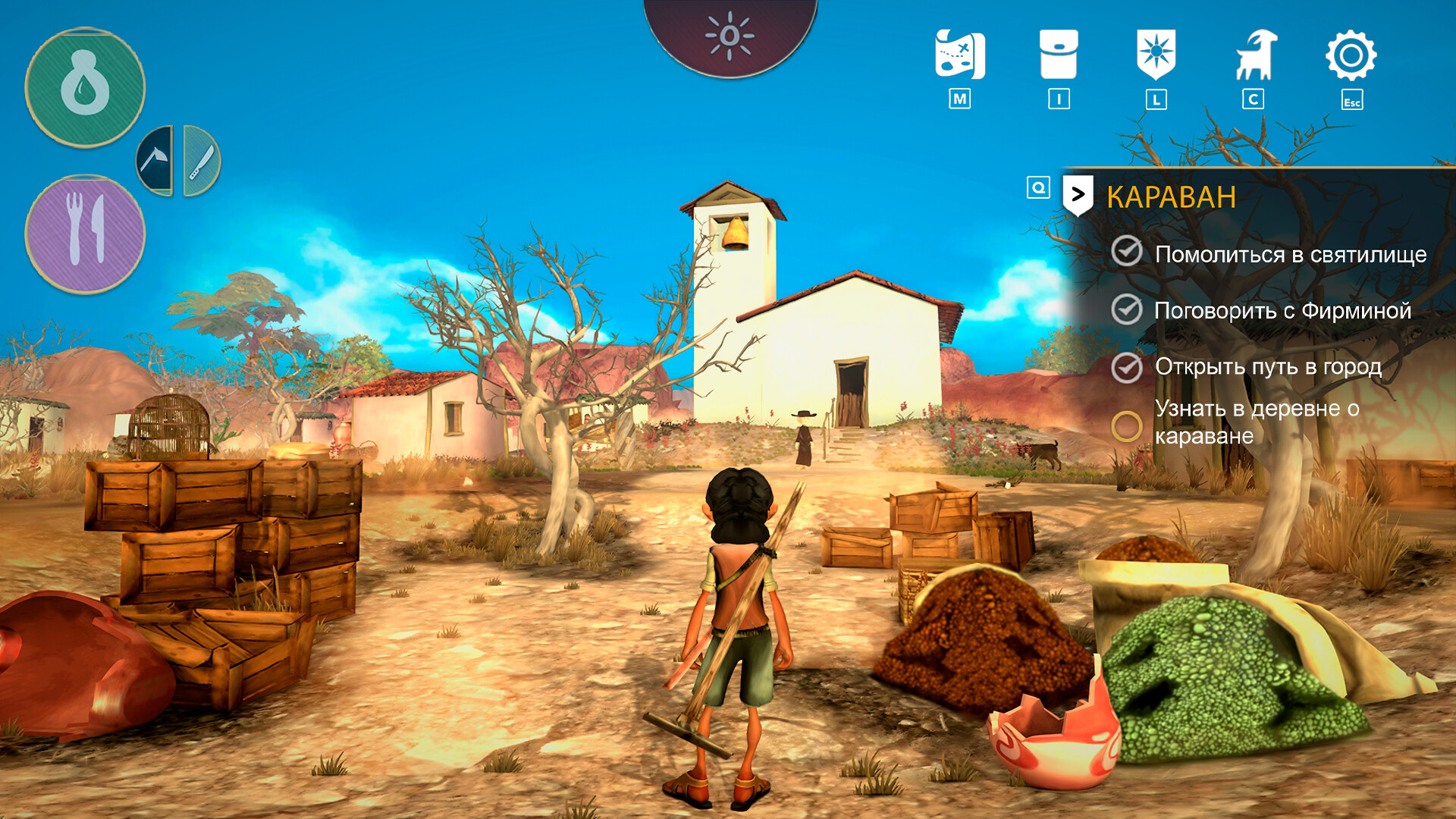Toggle the 'Открыть путь в город' checkmark

pyautogui.click(x=1128, y=367)
